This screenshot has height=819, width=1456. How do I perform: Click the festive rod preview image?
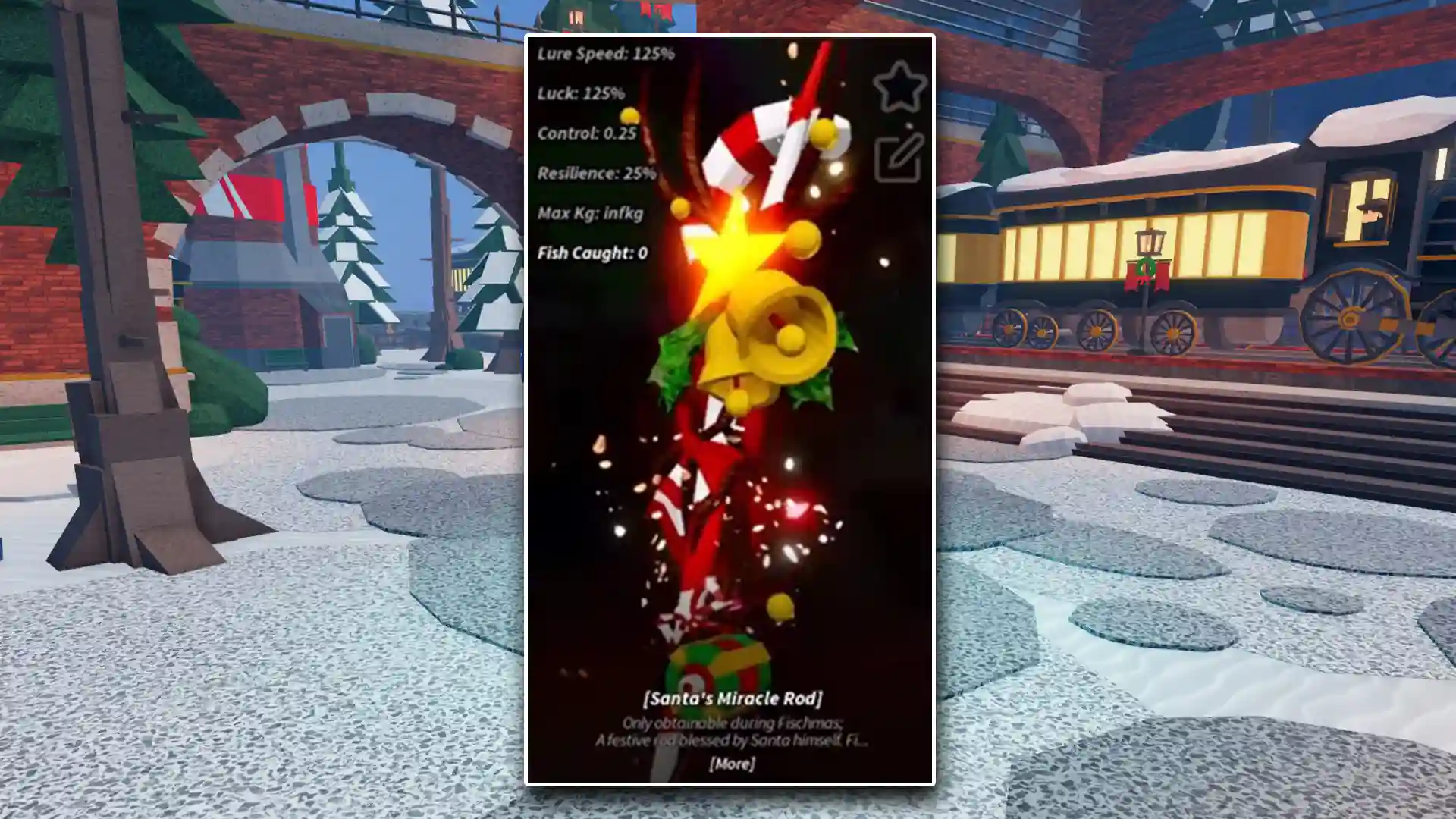tap(736, 379)
